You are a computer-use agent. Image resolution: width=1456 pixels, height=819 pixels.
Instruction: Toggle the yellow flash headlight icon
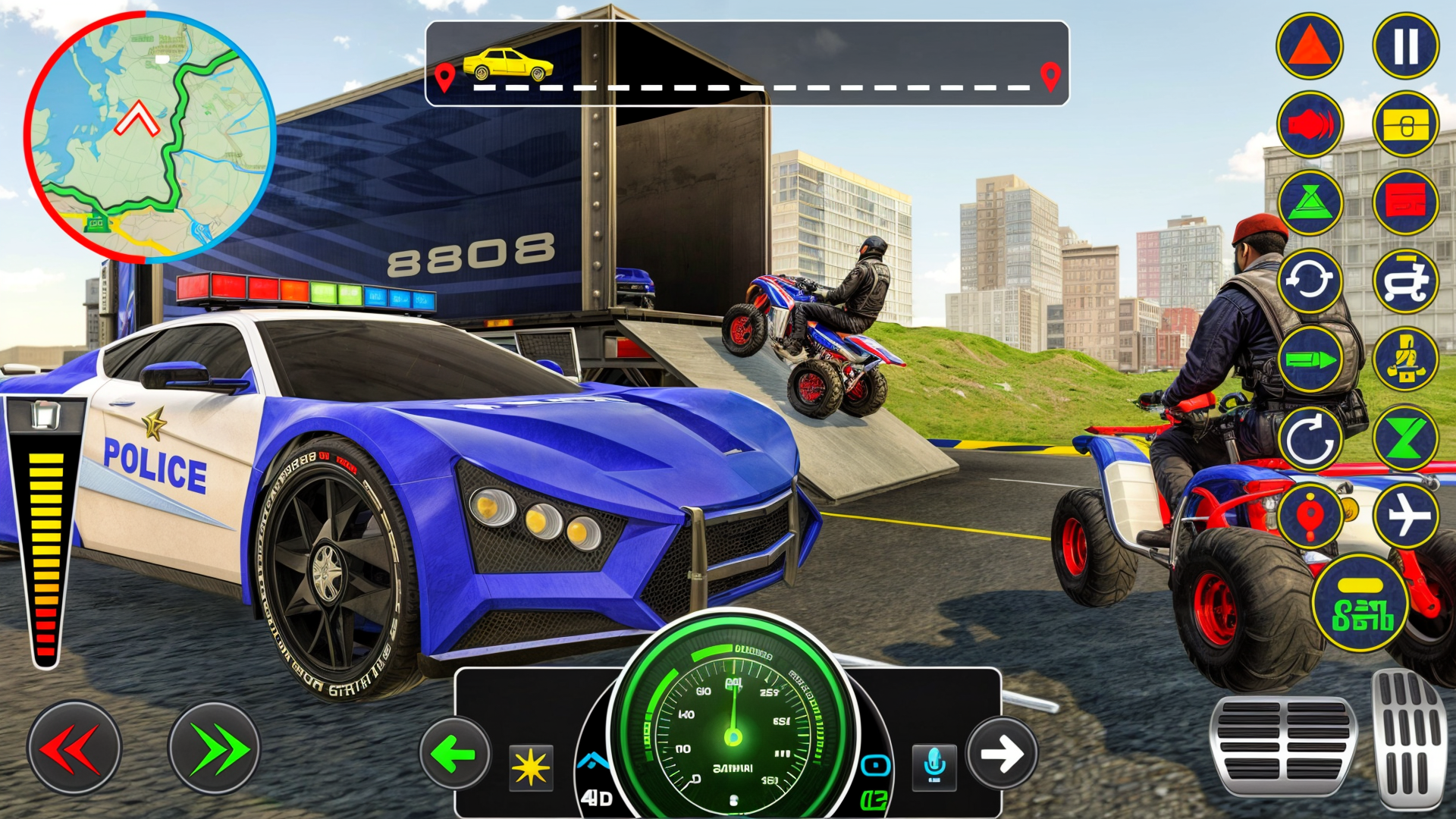(531, 766)
